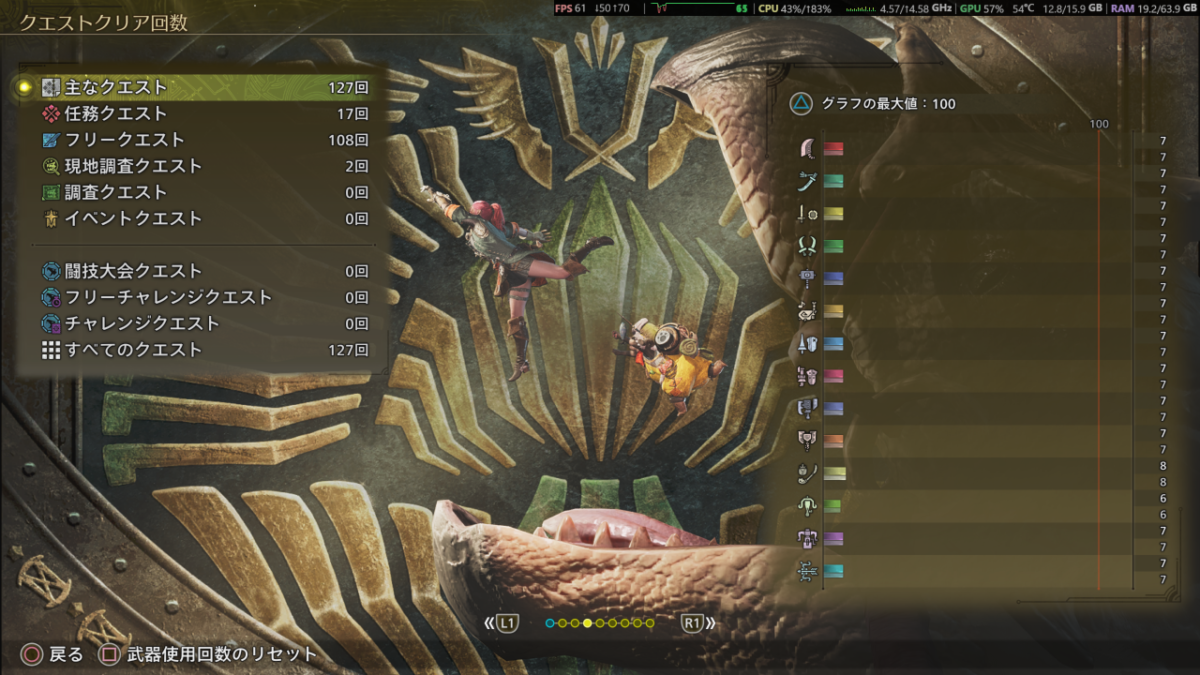The image size is (1200, 675).
Task: Choose the 任務クエスト entry
Action: [200, 114]
